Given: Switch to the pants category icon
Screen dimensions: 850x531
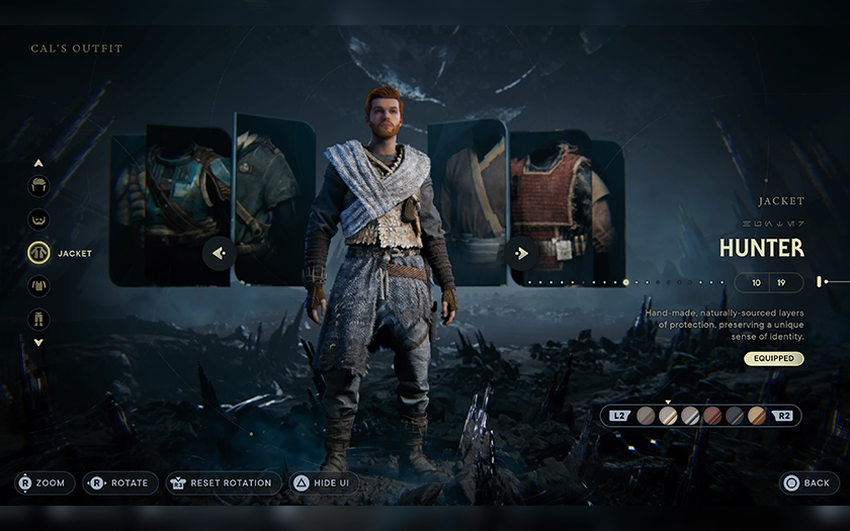Looking at the screenshot, I should pos(39,319).
